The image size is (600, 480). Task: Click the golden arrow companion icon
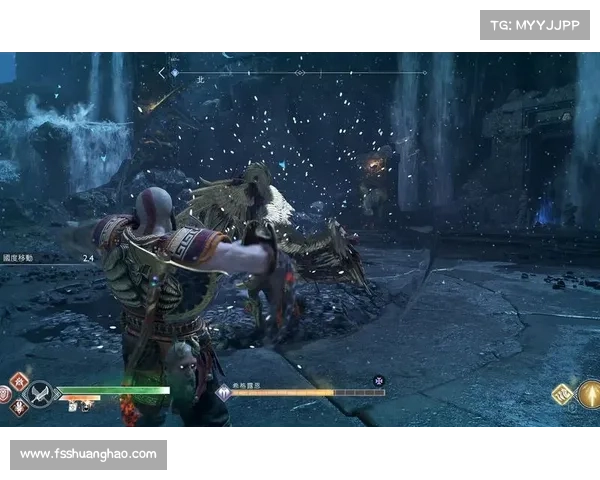click(590, 394)
